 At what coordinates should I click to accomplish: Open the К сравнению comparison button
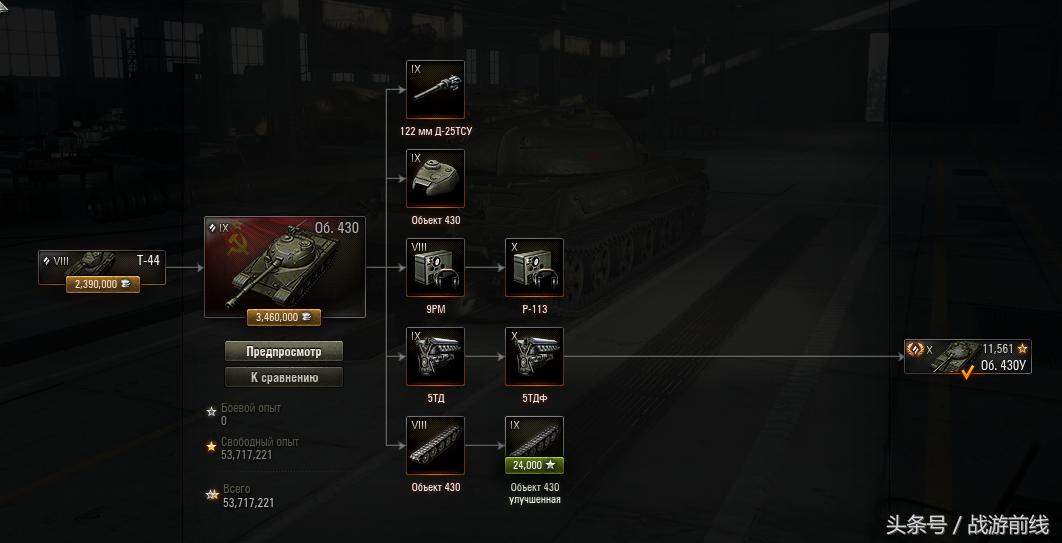pyautogui.click(x=284, y=377)
